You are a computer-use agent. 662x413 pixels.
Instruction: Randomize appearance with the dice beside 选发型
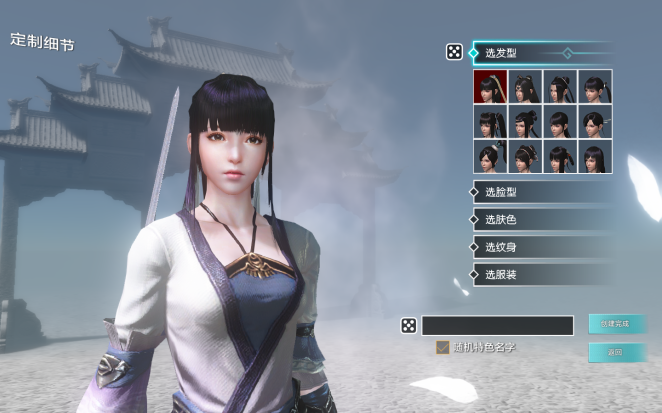[454, 52]
